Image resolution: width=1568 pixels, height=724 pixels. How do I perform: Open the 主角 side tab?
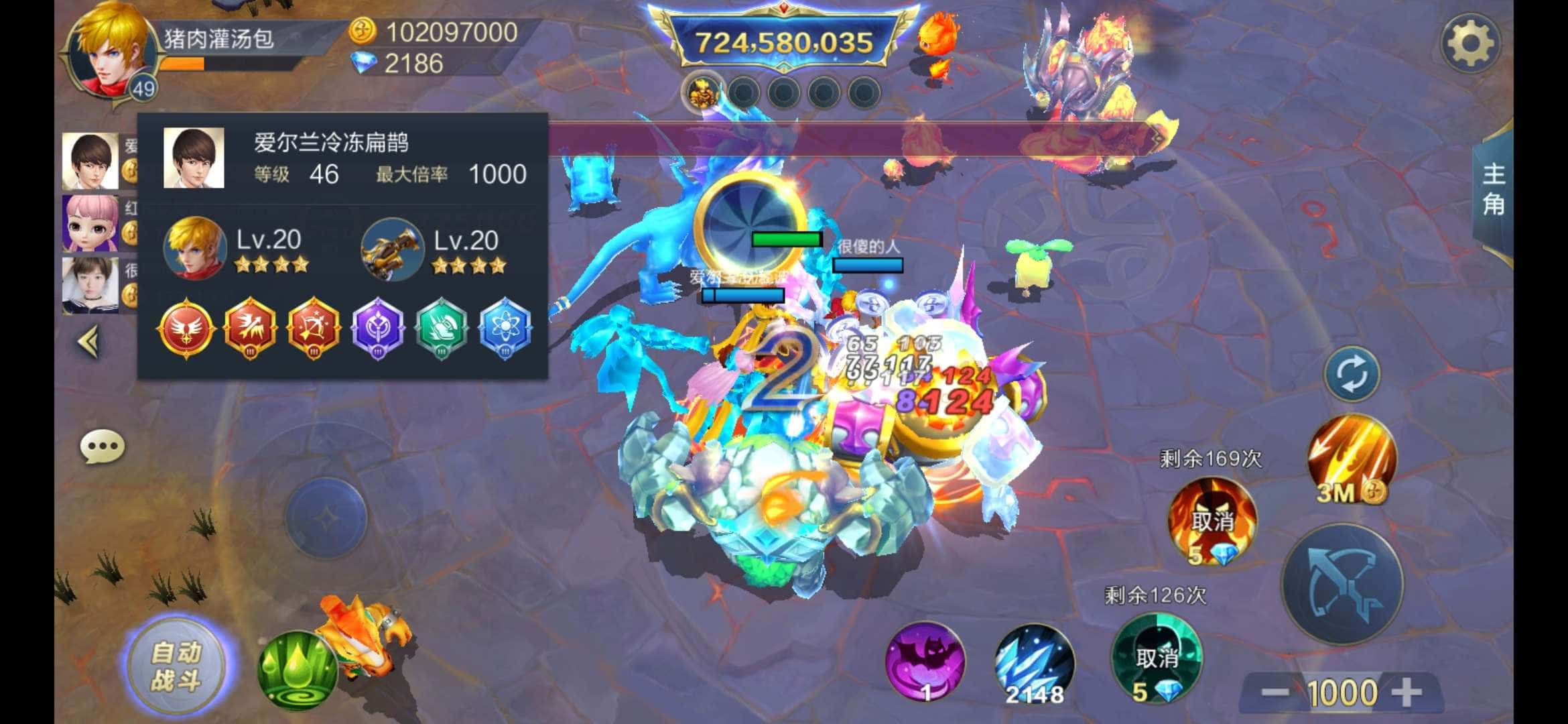click(x=1493, y=190)
